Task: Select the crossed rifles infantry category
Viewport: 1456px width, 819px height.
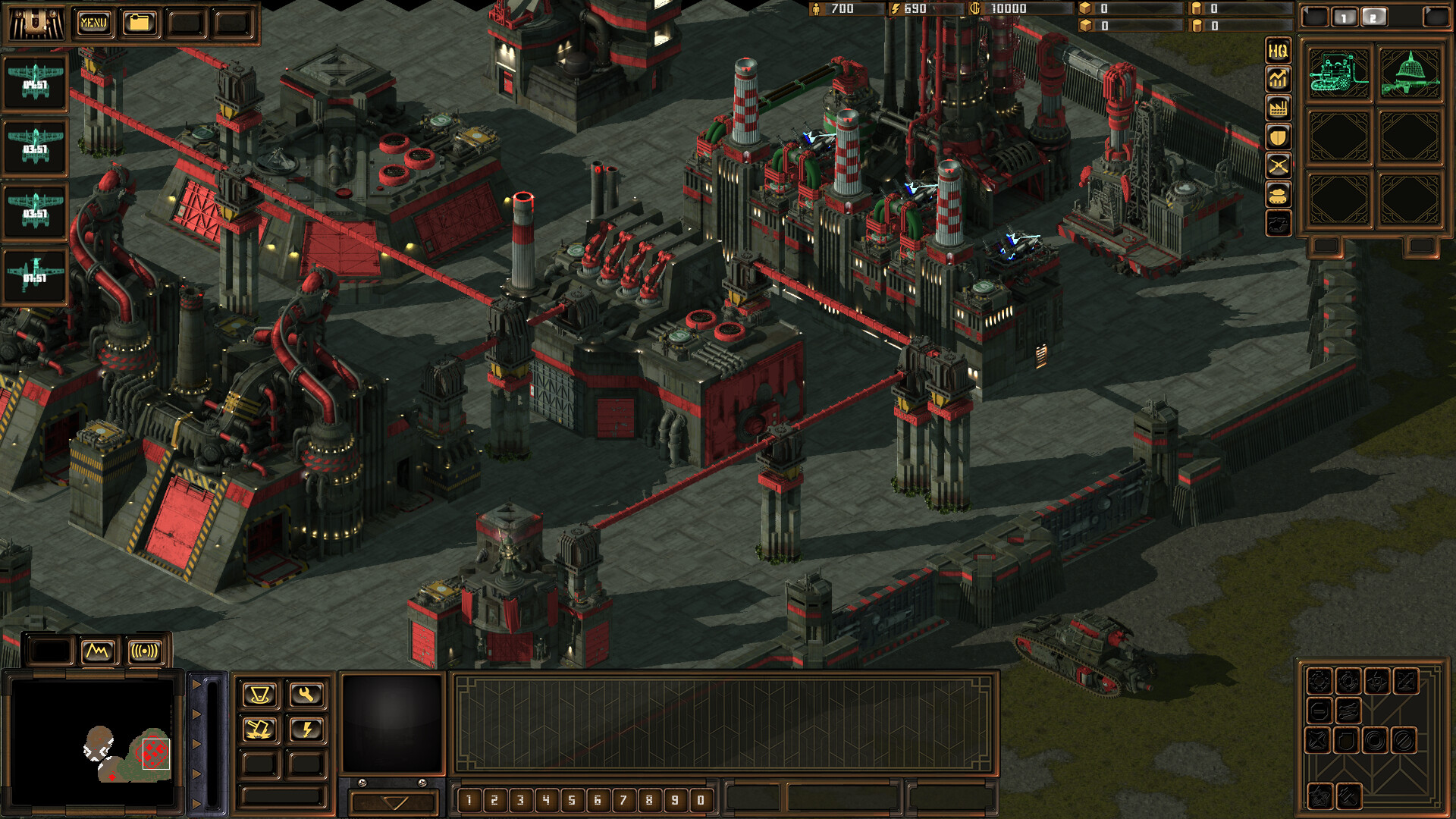Action: point(1278,165)
